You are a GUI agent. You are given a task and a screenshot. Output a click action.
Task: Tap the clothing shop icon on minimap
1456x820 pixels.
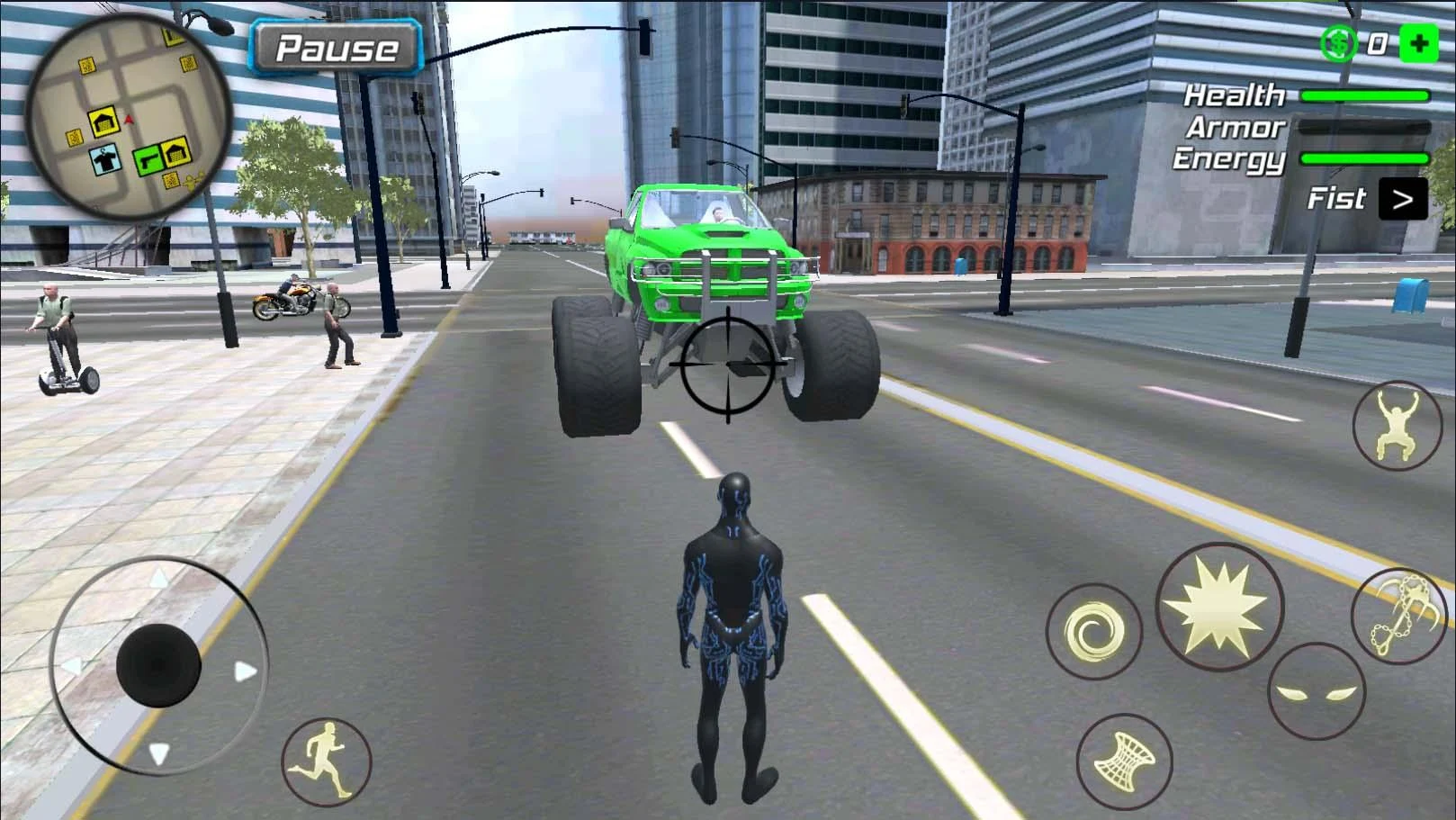tap(104, 158)
